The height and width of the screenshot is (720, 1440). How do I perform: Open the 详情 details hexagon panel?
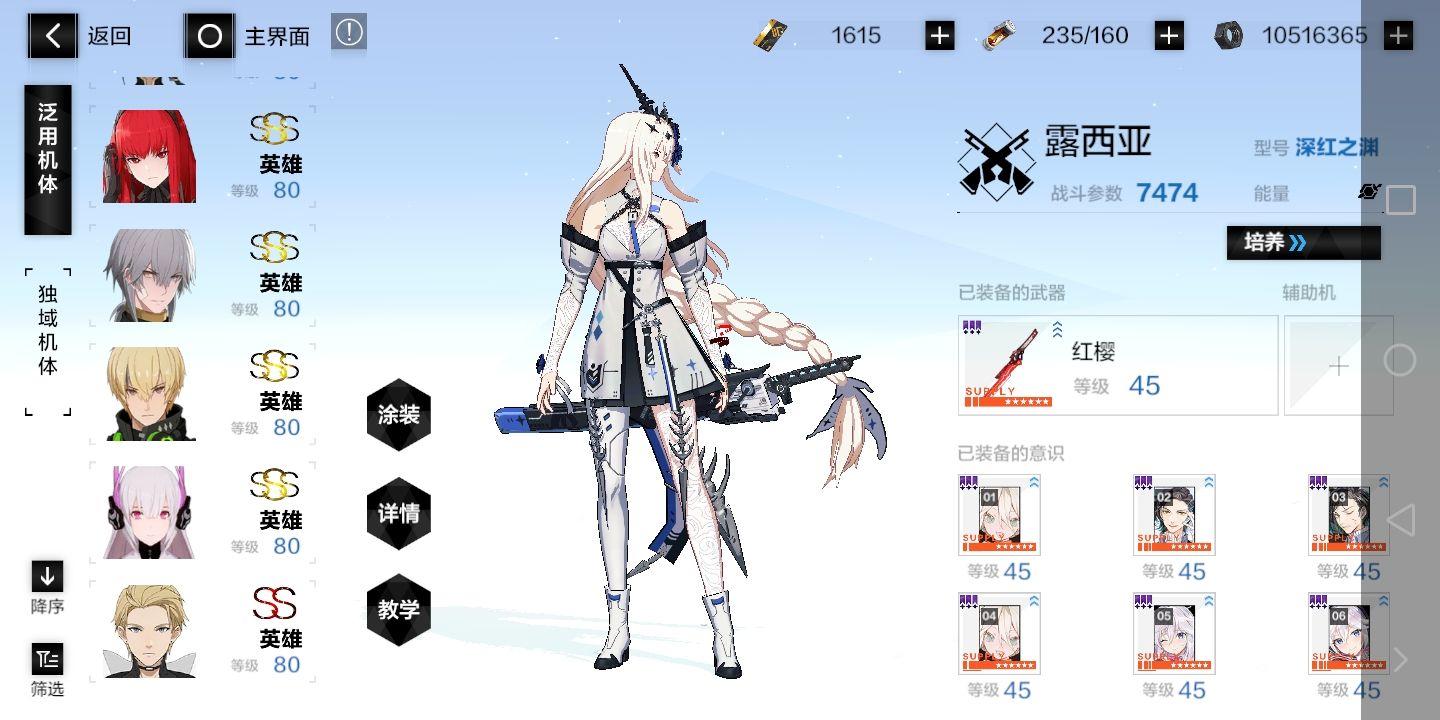398,512
